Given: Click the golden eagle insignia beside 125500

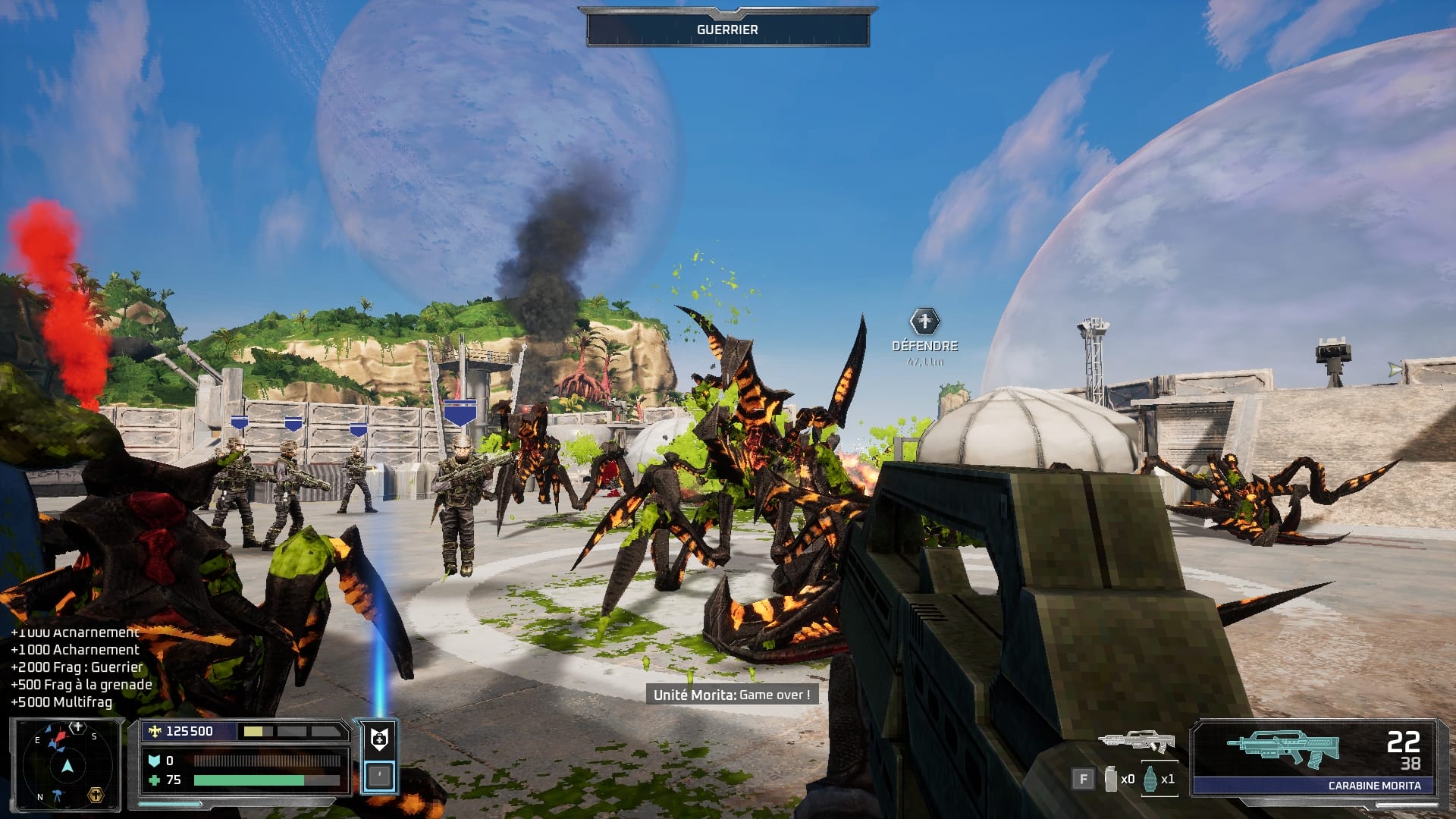Looking at the screenshot, I should pyautogui.click(x=155, y=731).
